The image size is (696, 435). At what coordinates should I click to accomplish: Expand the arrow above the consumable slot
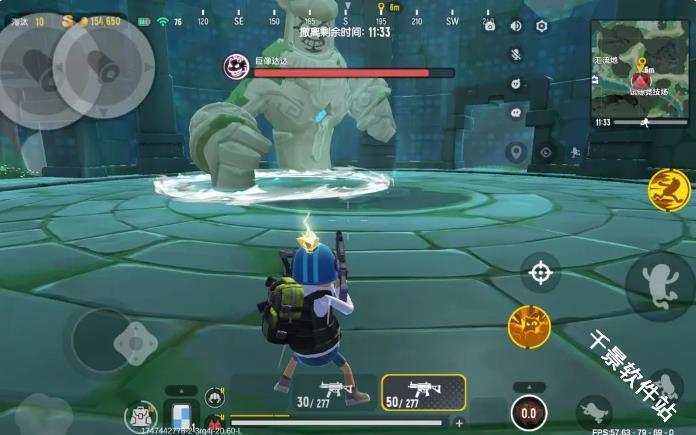pyautogui.click(x=181, y=391)
